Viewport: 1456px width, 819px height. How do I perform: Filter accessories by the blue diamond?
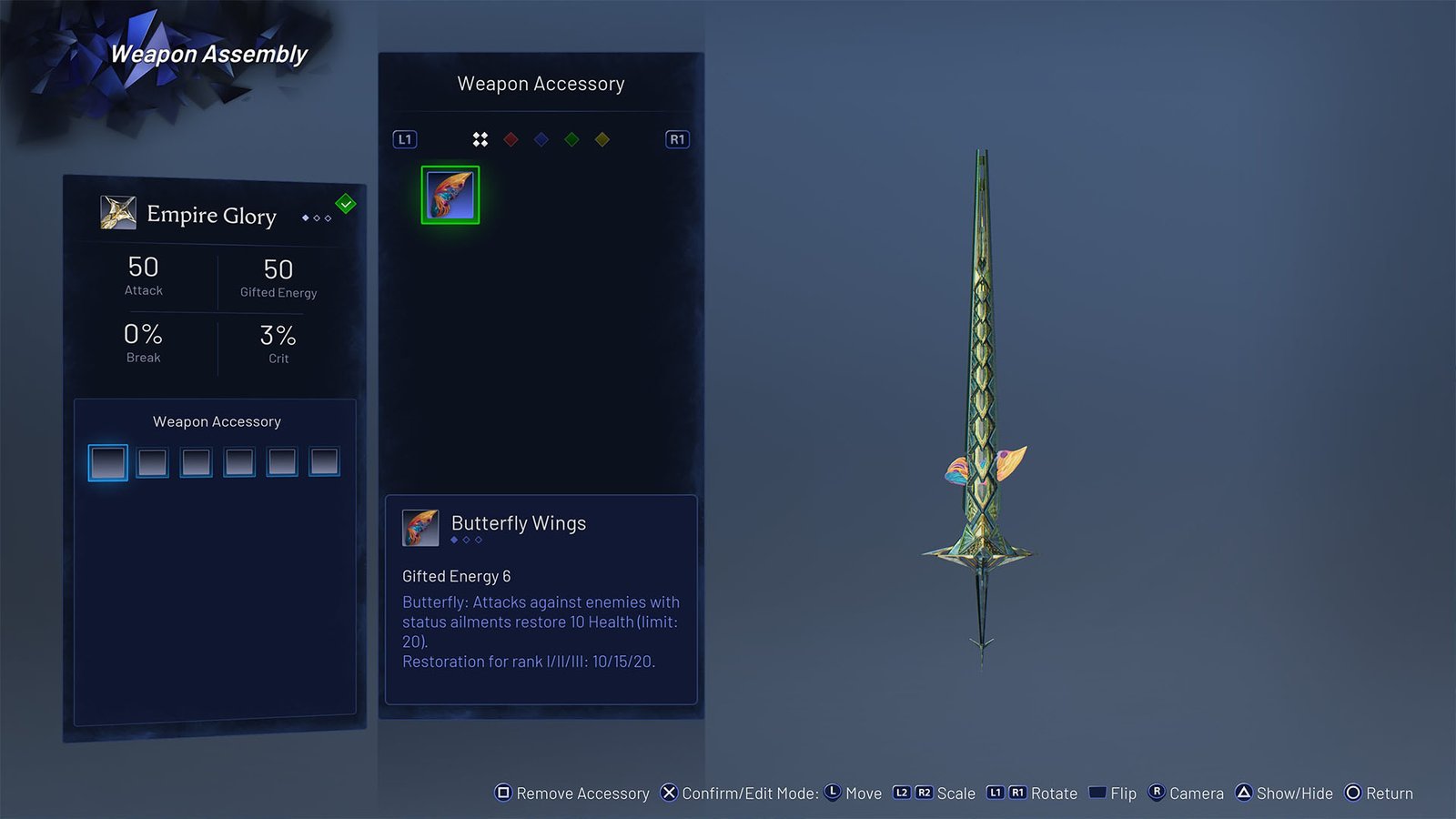coord(541,139)
